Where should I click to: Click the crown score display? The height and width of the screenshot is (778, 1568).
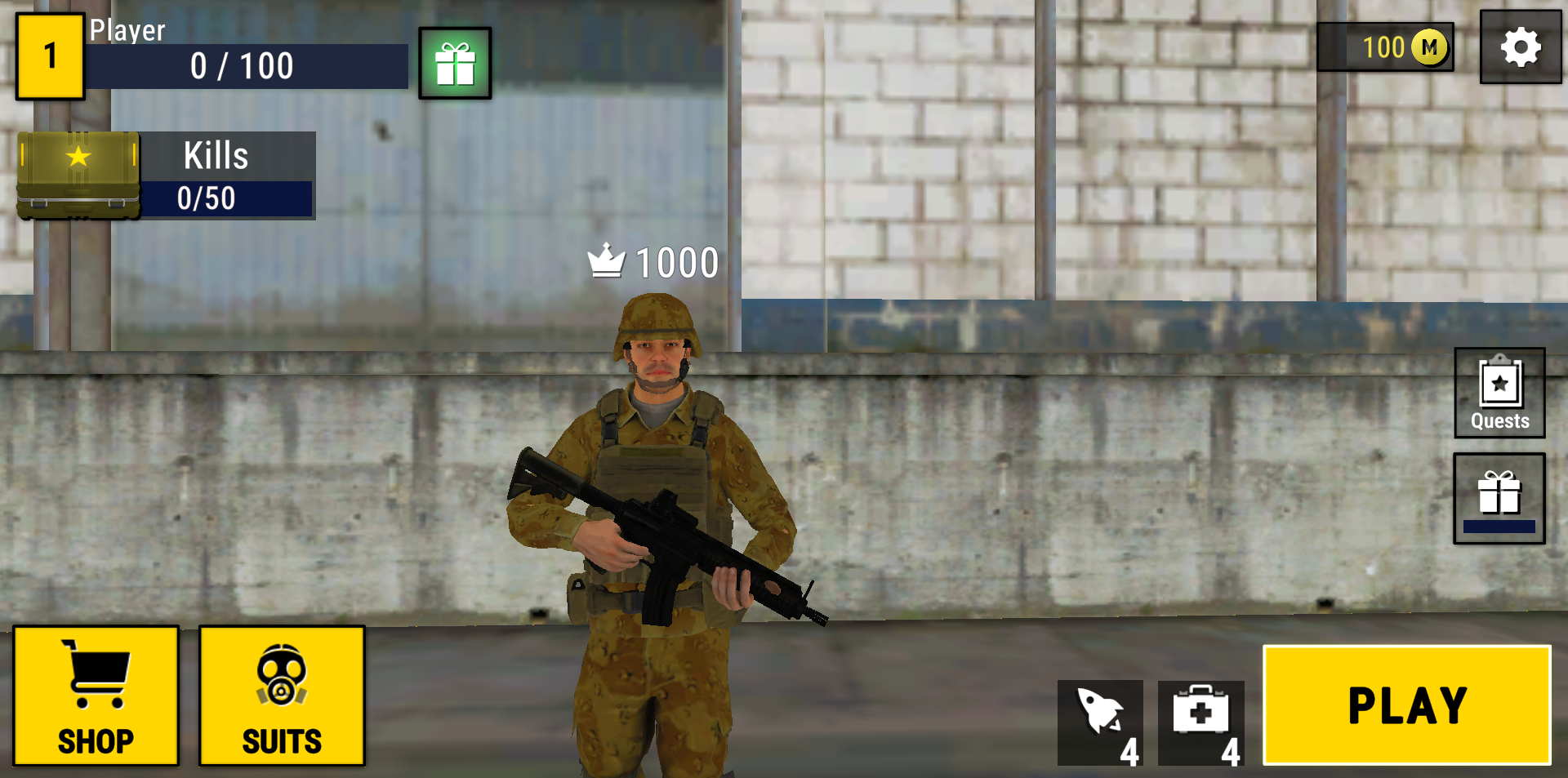click(653, 261)
